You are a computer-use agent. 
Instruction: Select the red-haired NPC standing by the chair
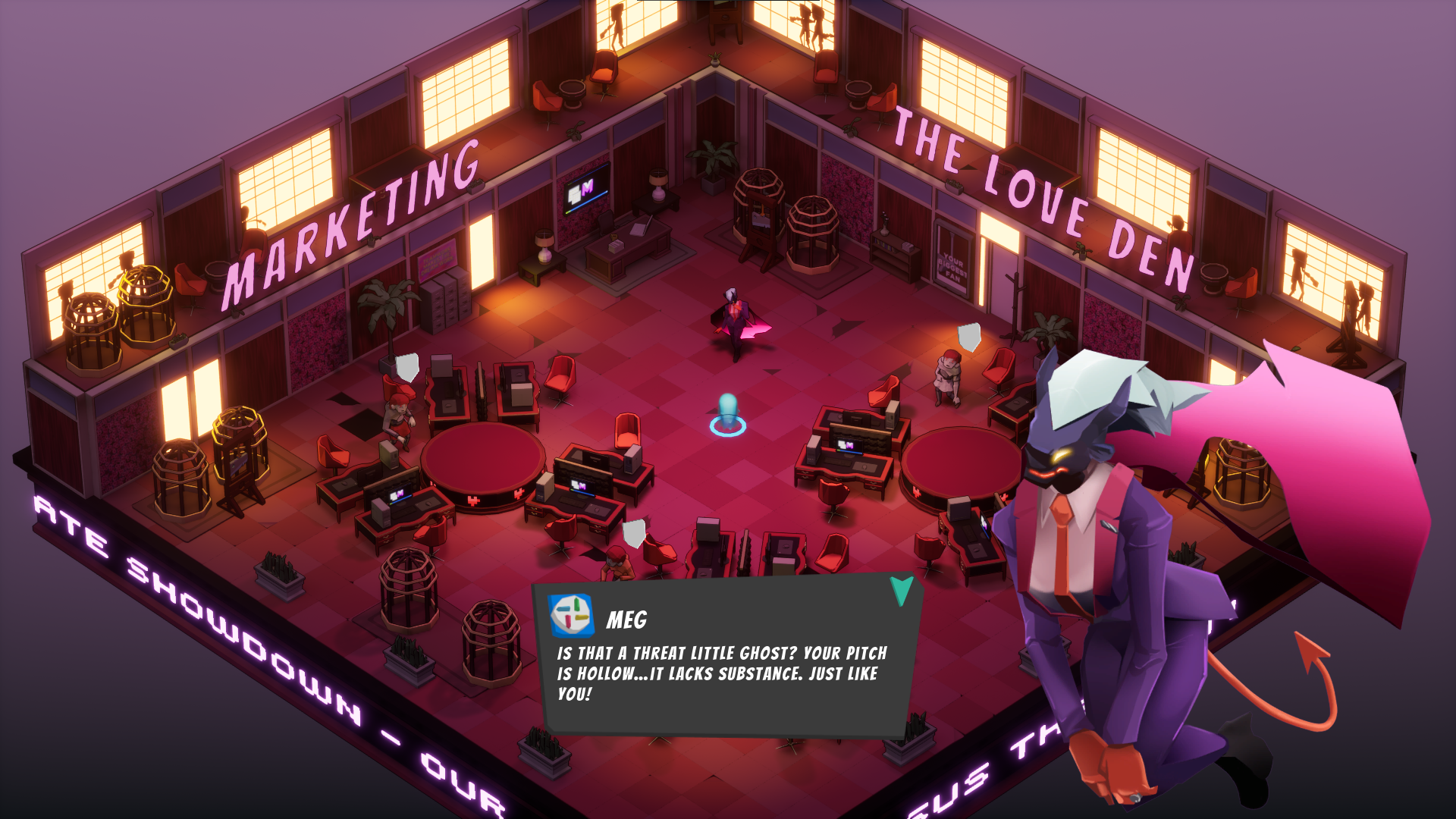949,379
